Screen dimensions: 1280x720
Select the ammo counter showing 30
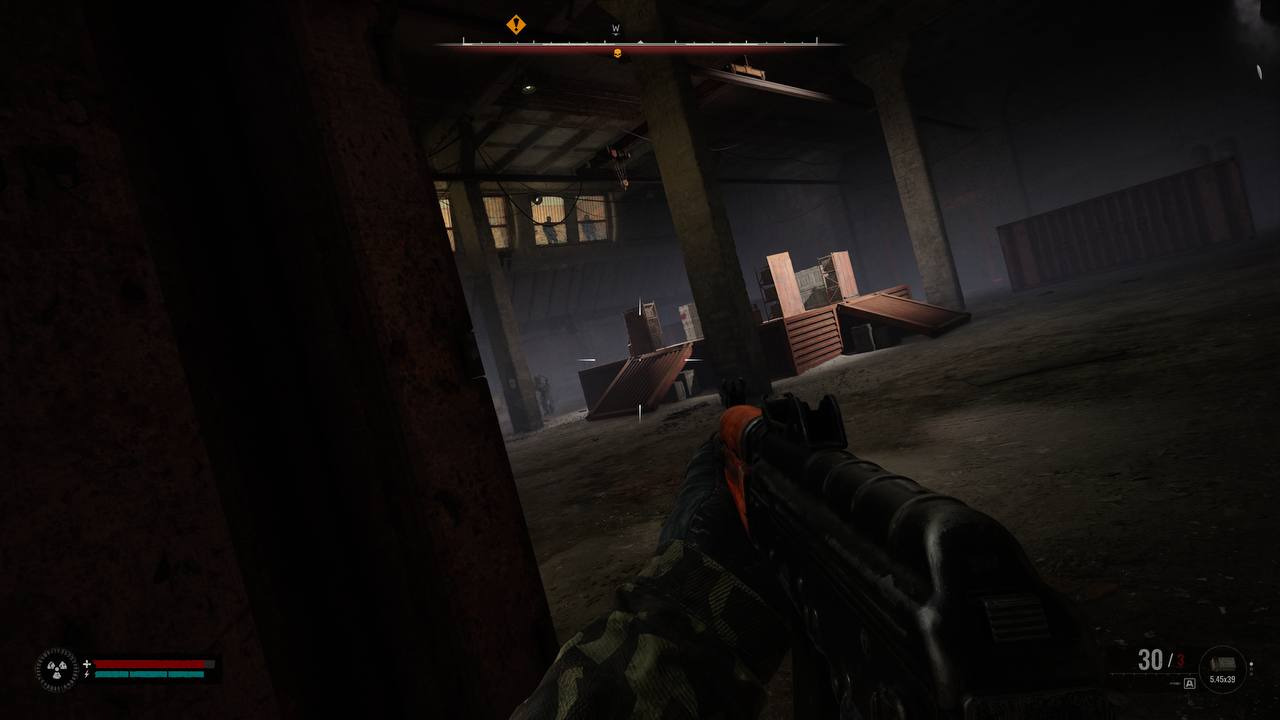(1150, 660)
